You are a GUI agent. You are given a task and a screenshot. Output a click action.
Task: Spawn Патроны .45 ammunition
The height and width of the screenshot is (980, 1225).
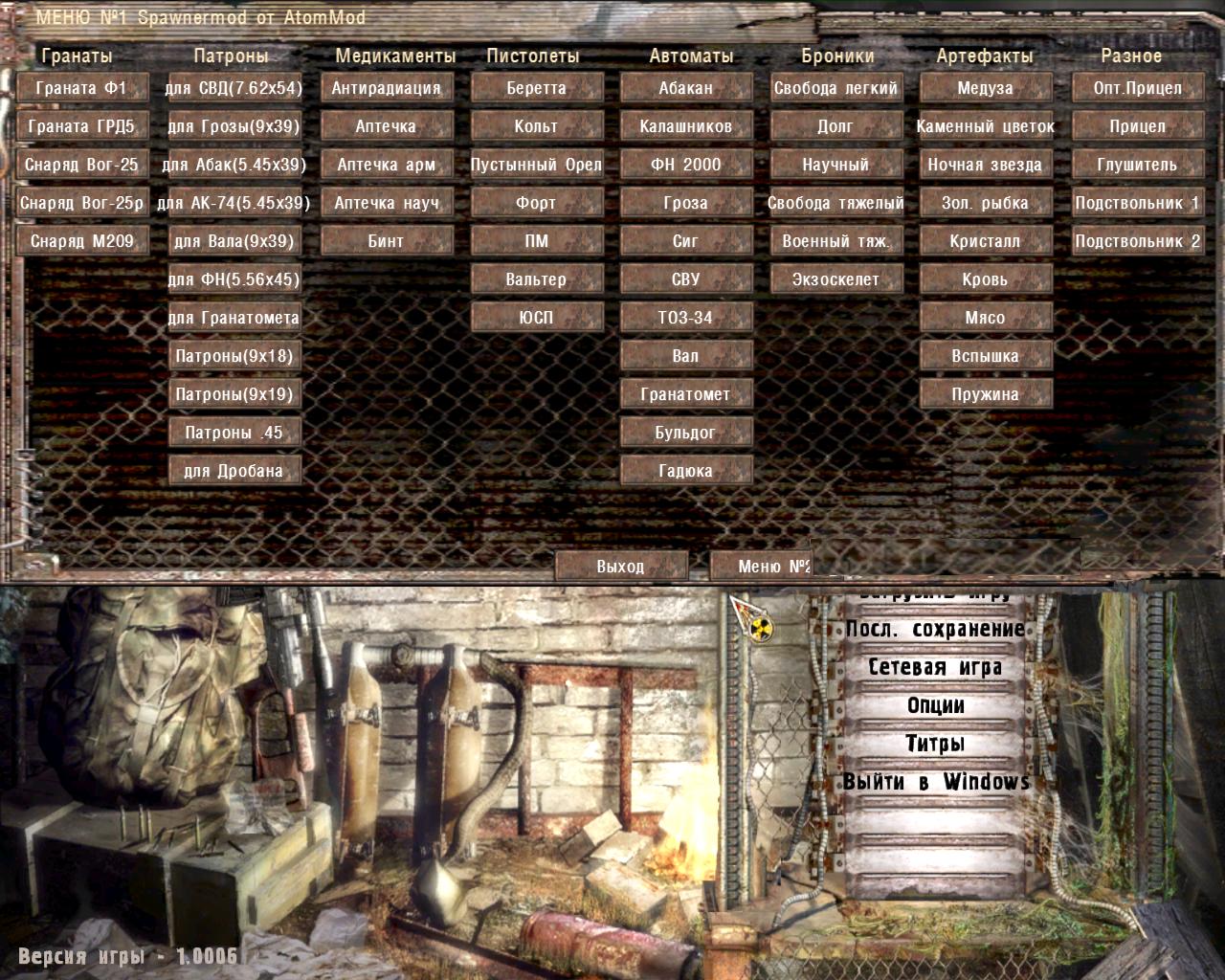(234, 432)
